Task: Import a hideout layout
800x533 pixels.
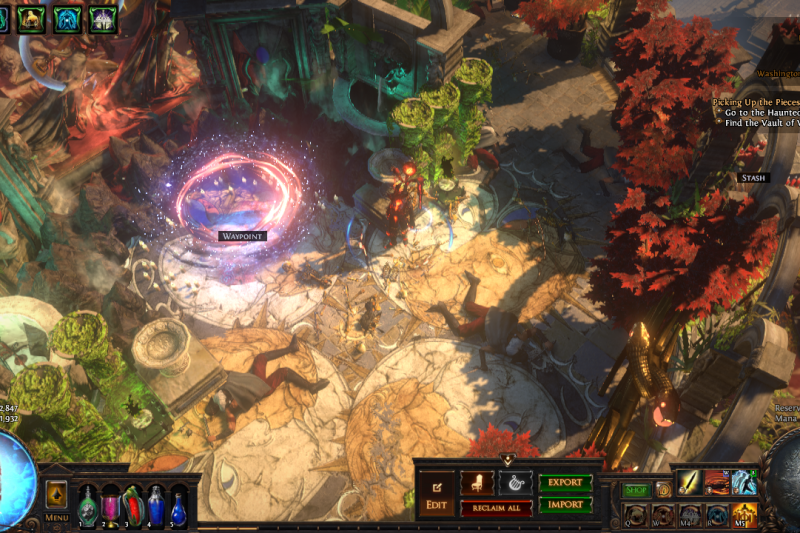Action: pyautogui.click(x=565, y=504)
